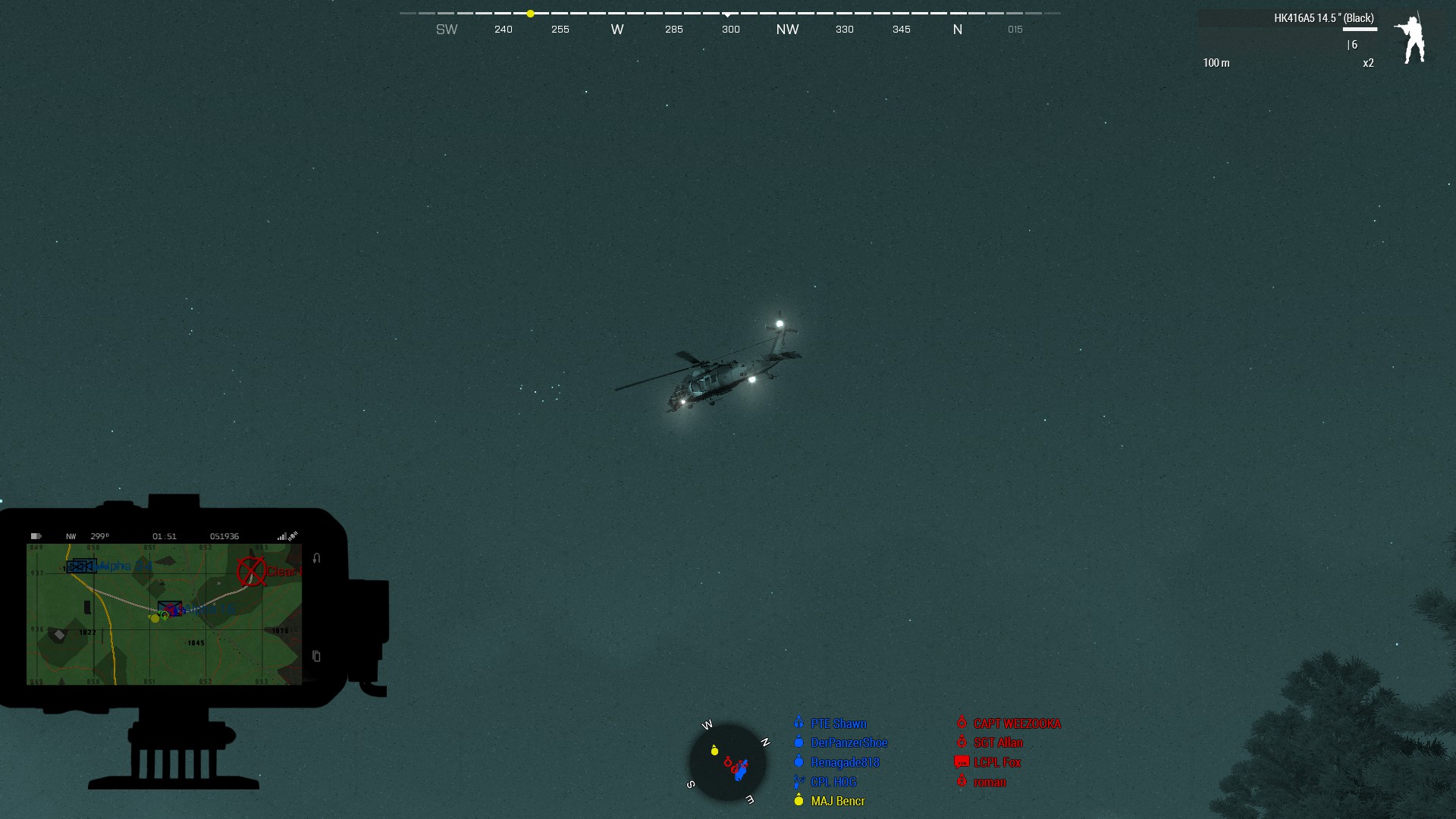The width and height of the screenshot is (1456, 819).
Task: Expand the Alpha 1-6 squad marker
Action: [170, 607]
